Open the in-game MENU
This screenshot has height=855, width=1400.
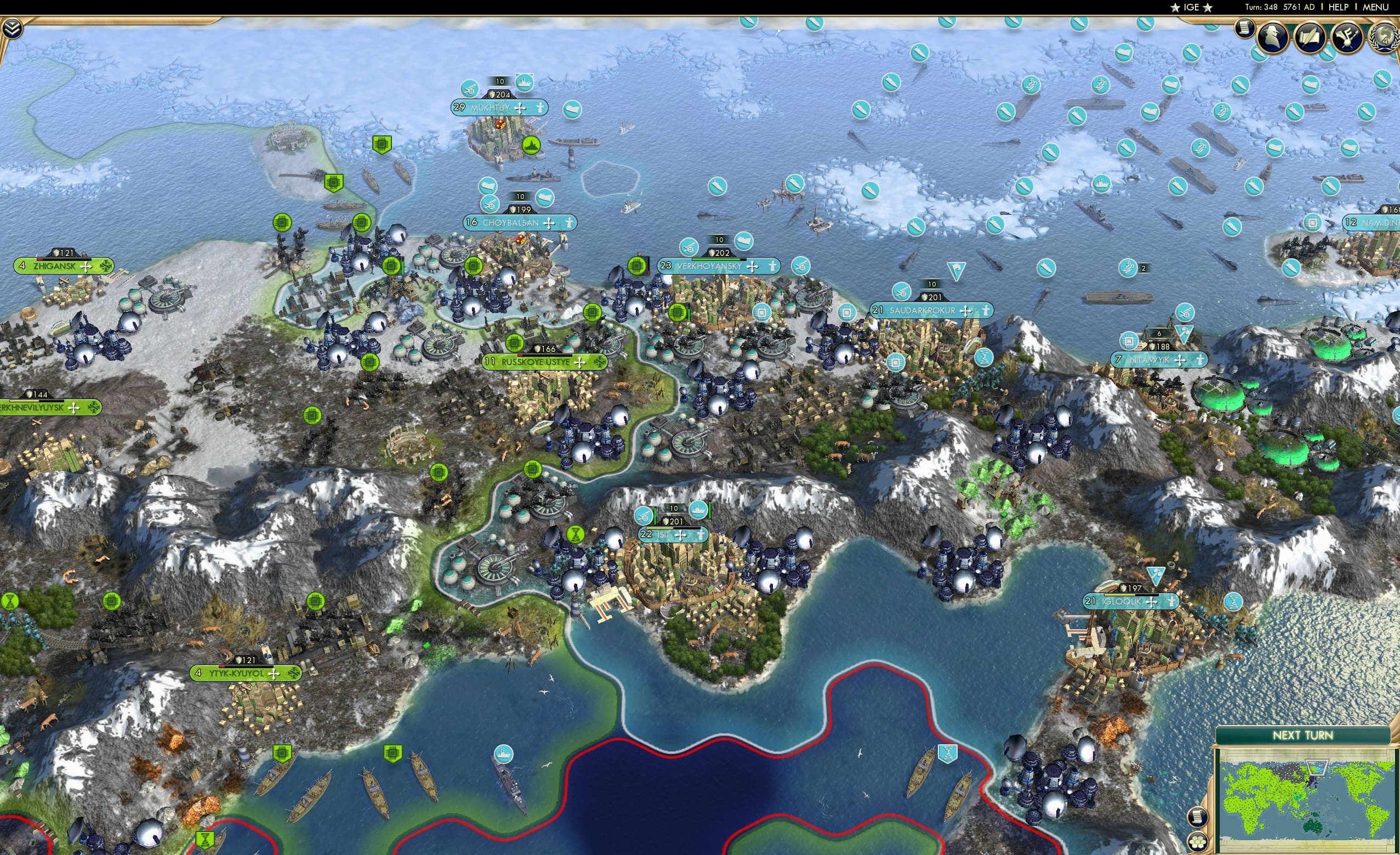[1375, 7]
